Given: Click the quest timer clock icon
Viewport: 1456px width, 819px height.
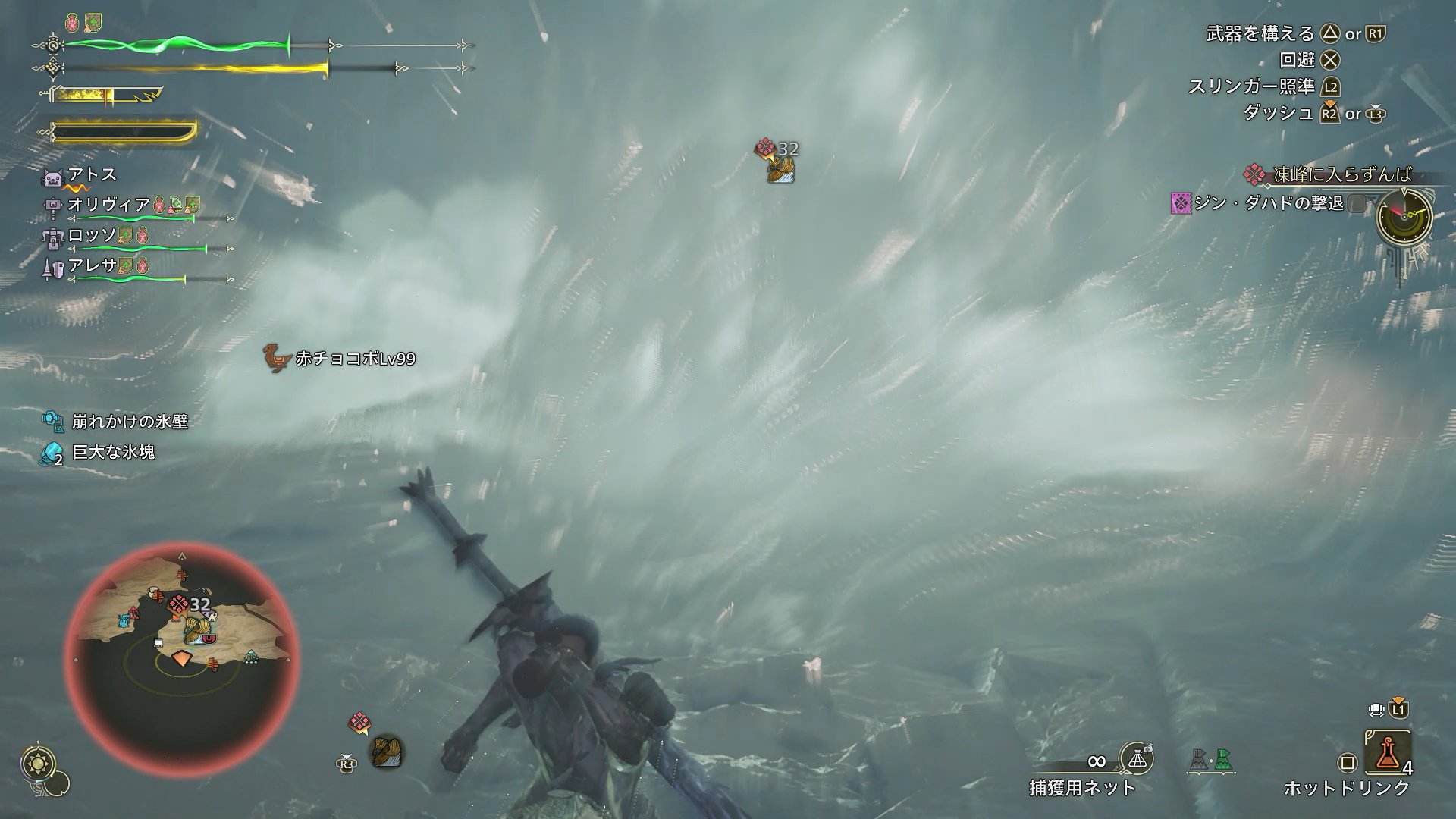Looking at the screenshot, I should point(1404,215).
